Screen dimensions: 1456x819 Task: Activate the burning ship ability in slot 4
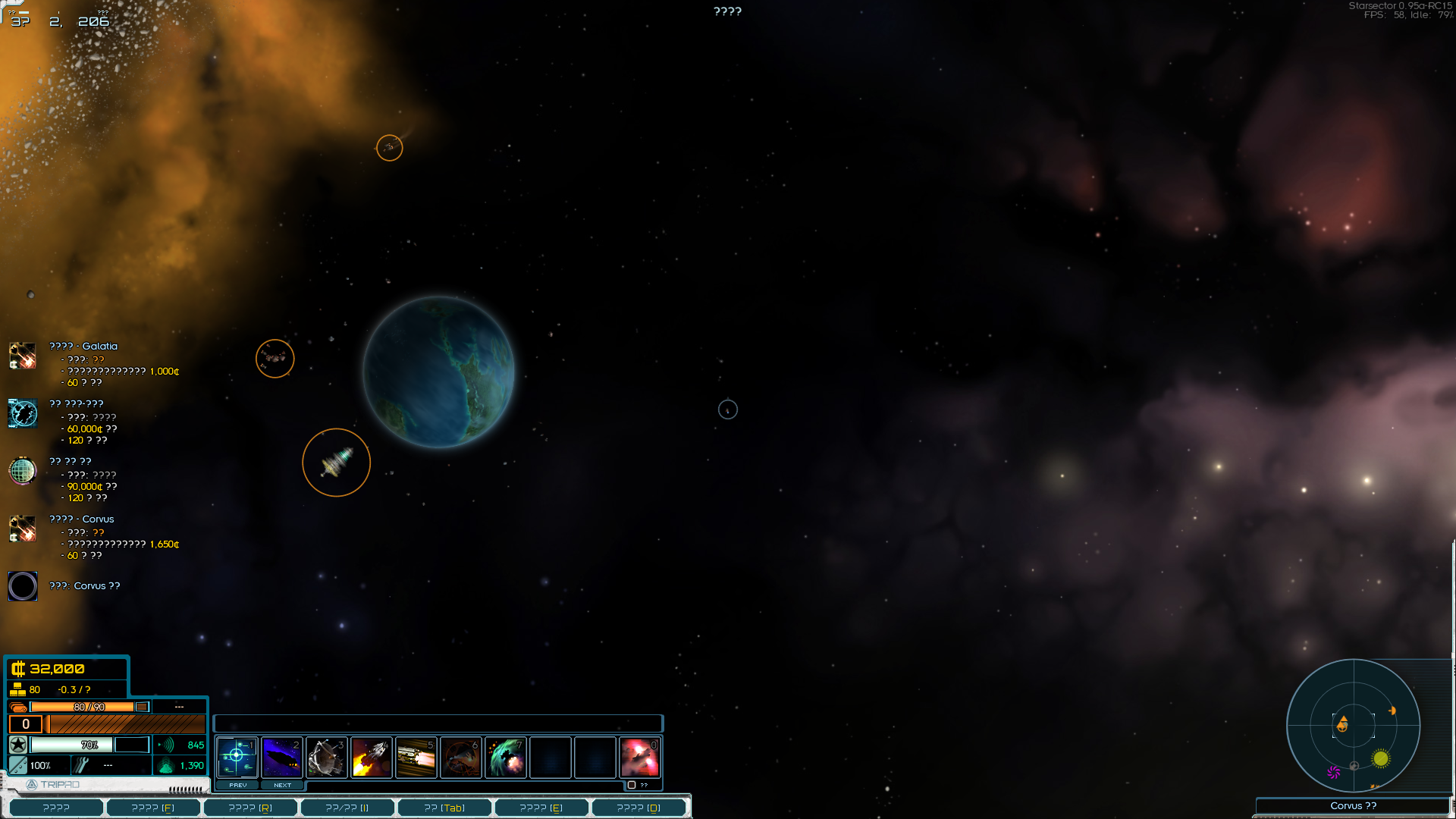click(371, 757)
